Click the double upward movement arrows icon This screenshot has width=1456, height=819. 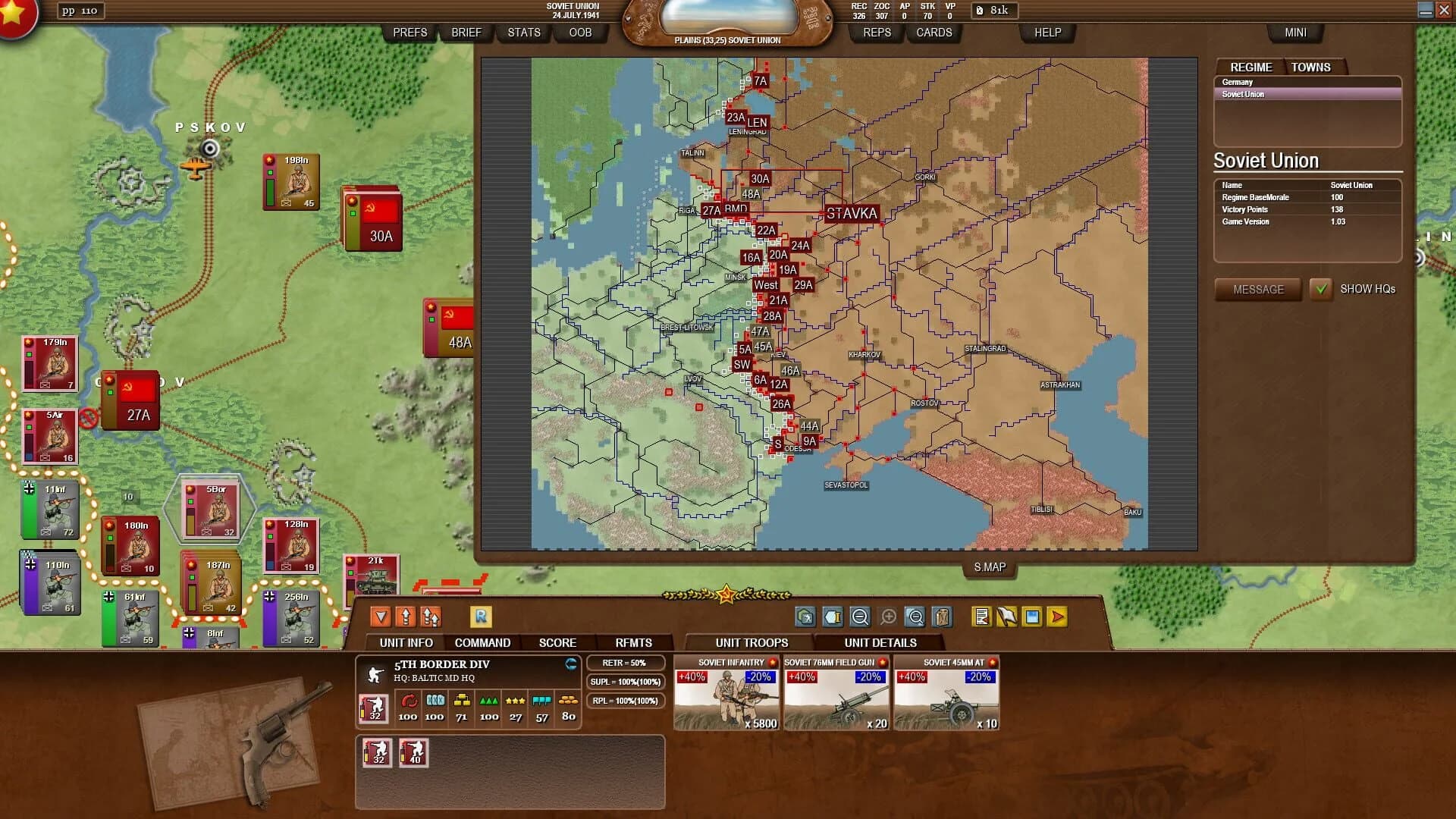(x=431, y=617)
